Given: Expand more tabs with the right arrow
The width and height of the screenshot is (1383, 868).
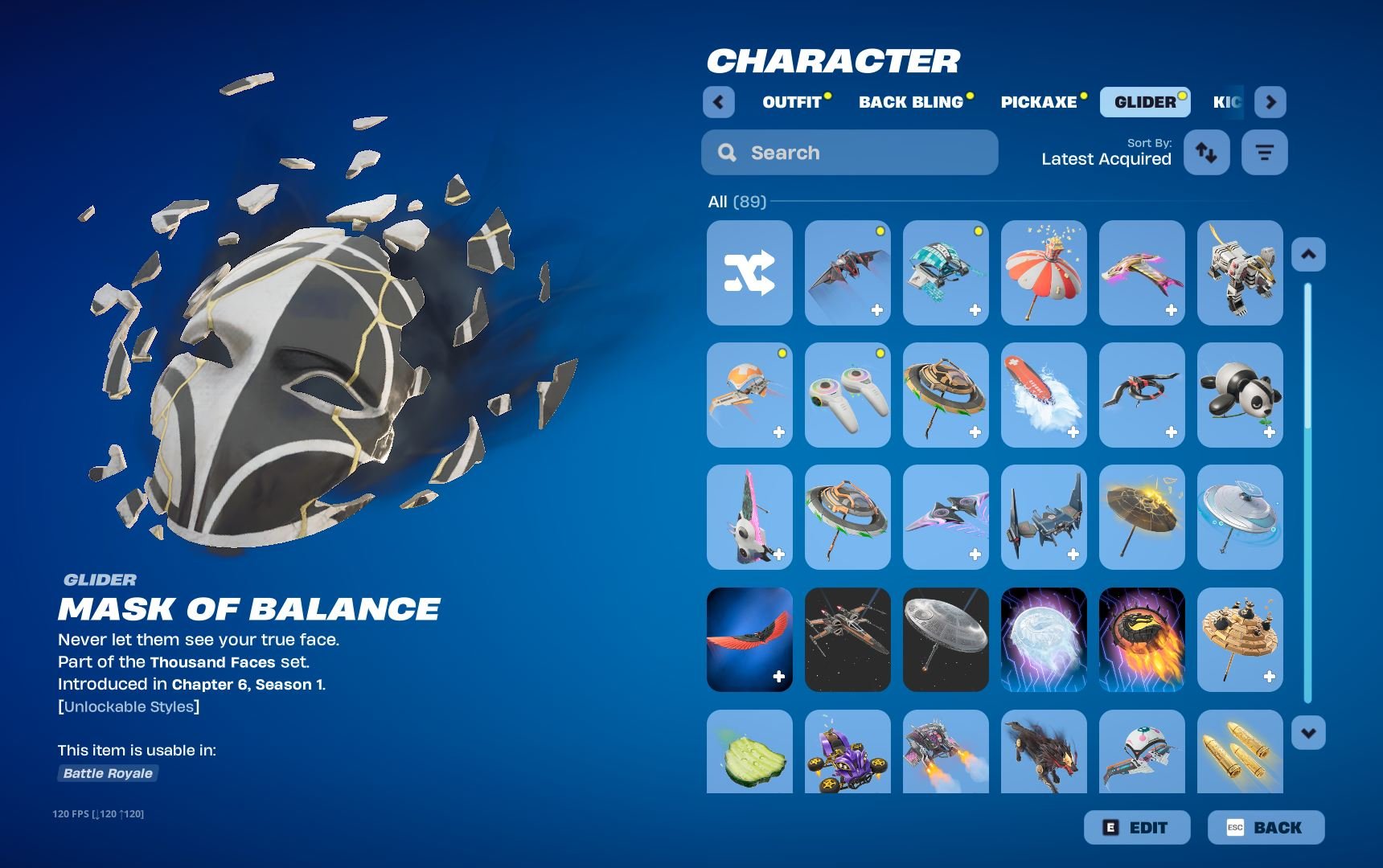Looking at the screenshot, I should tap(1270, 102).
